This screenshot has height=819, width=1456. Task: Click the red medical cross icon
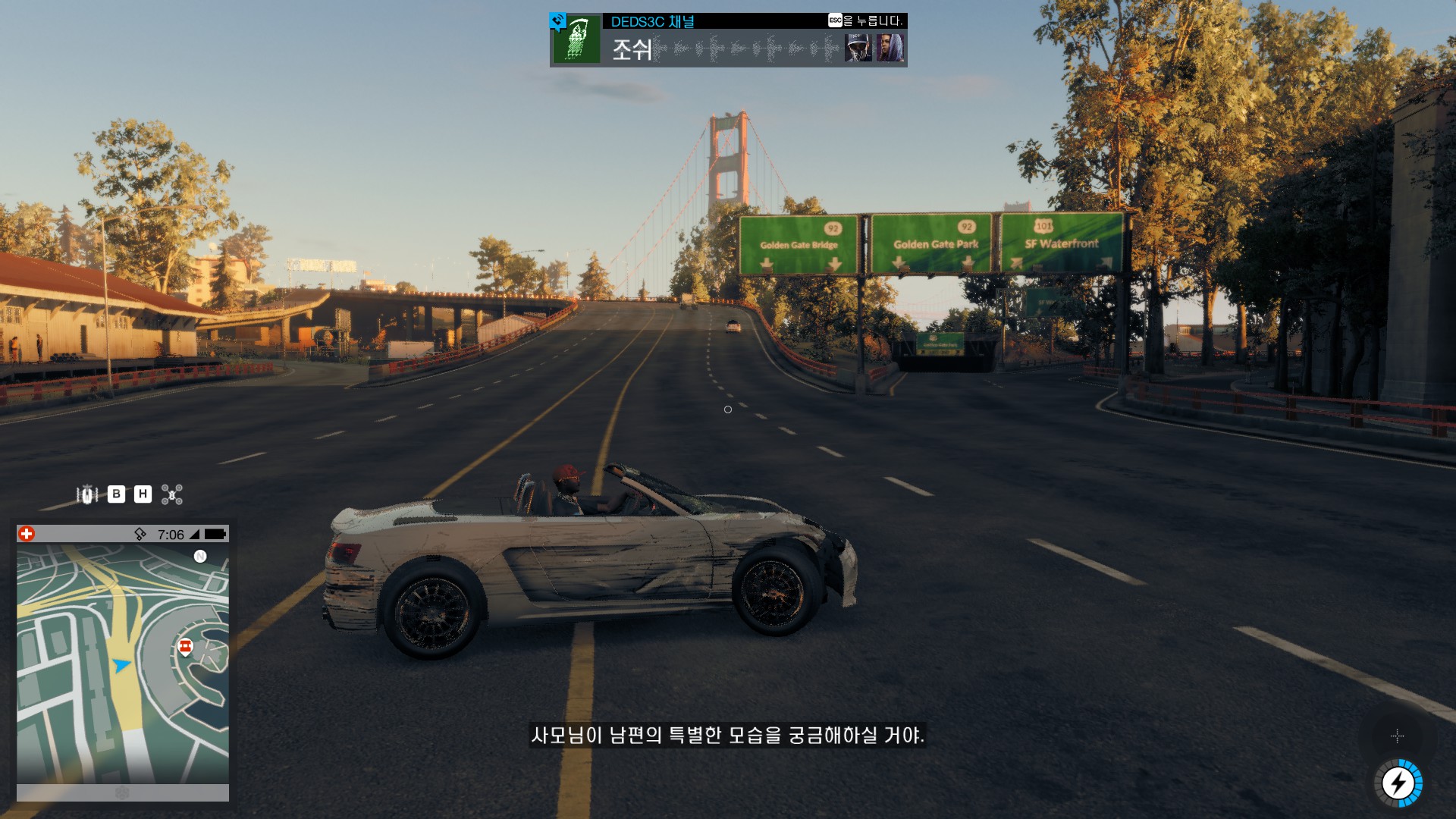pos(27,534)
